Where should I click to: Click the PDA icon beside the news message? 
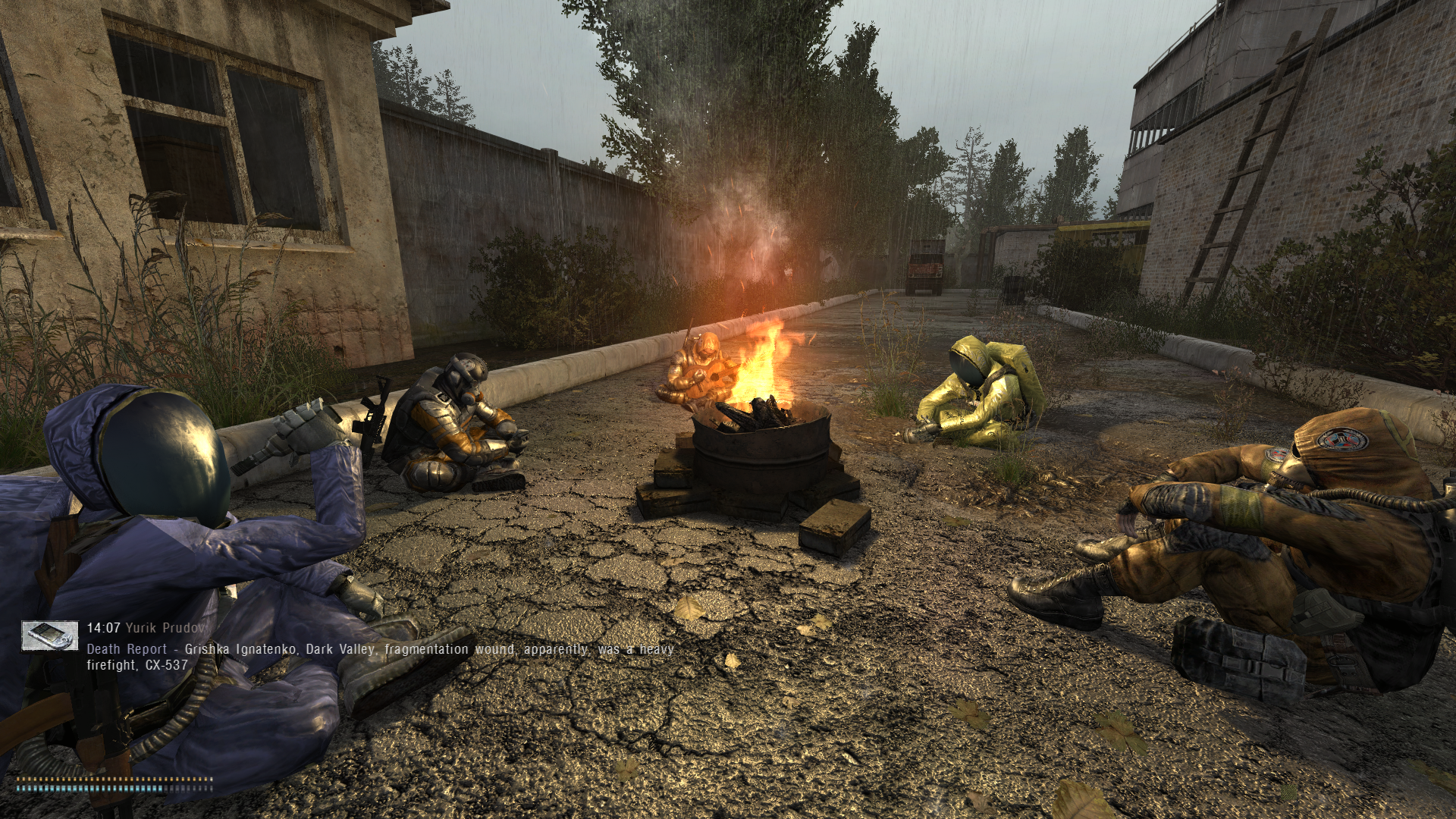[x=49, y=636]
